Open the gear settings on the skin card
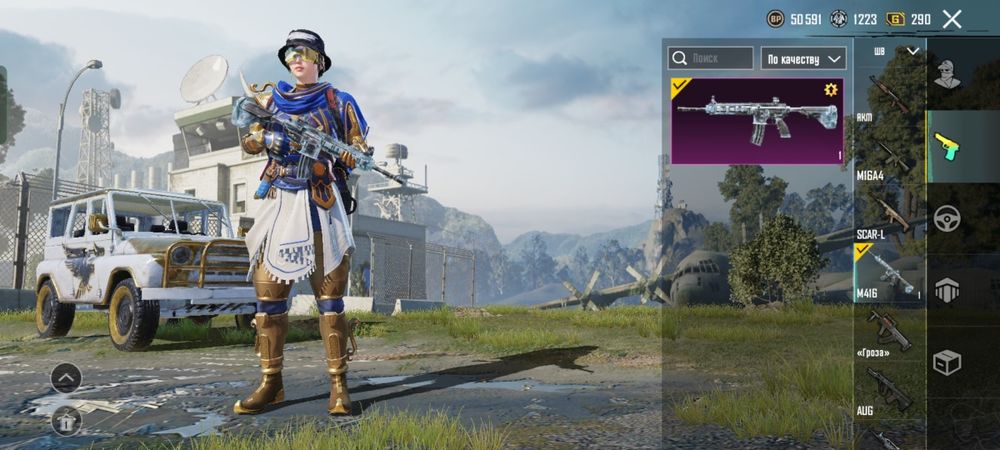 pyautogui.click(x=830, y=90)
